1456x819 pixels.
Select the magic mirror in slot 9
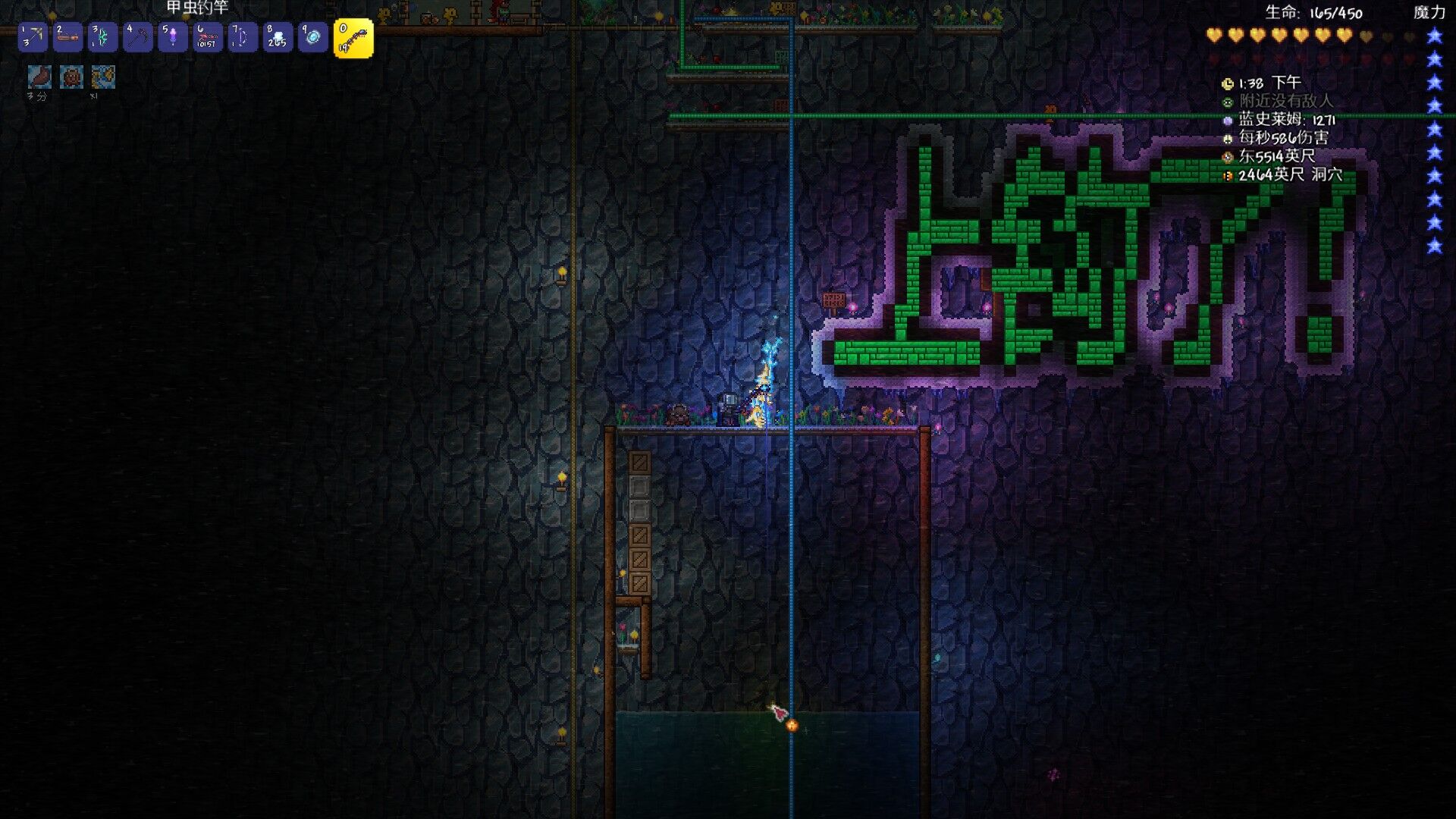click(312, 37)
